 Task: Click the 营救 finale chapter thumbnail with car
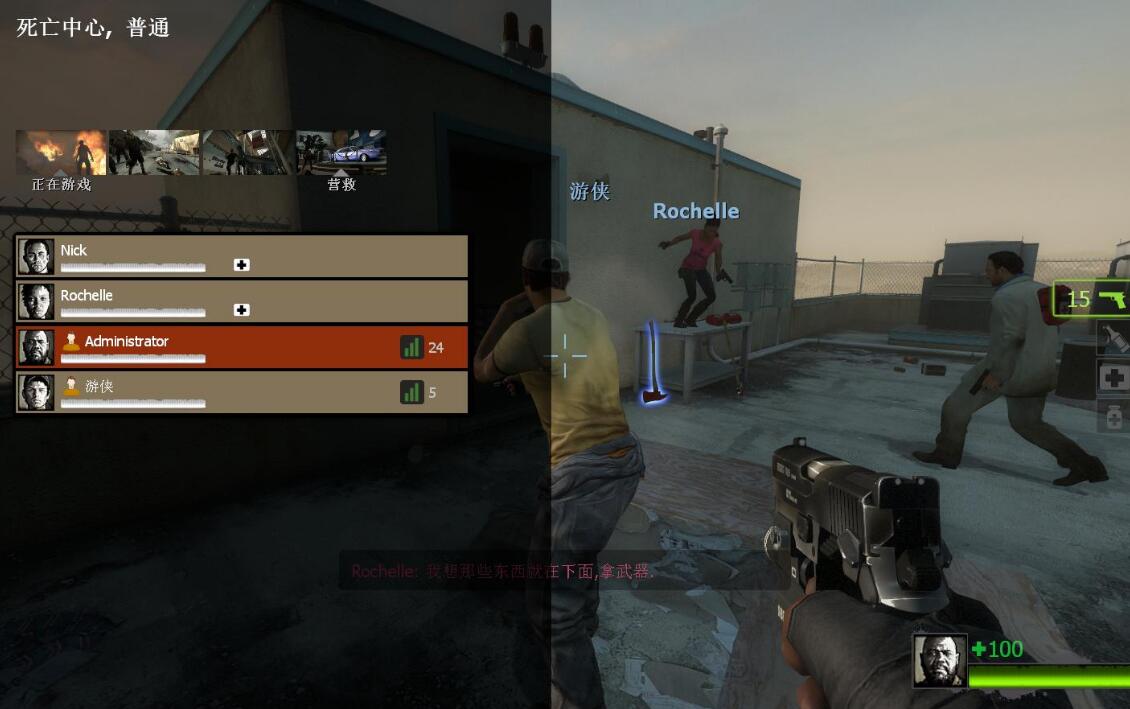341,152
